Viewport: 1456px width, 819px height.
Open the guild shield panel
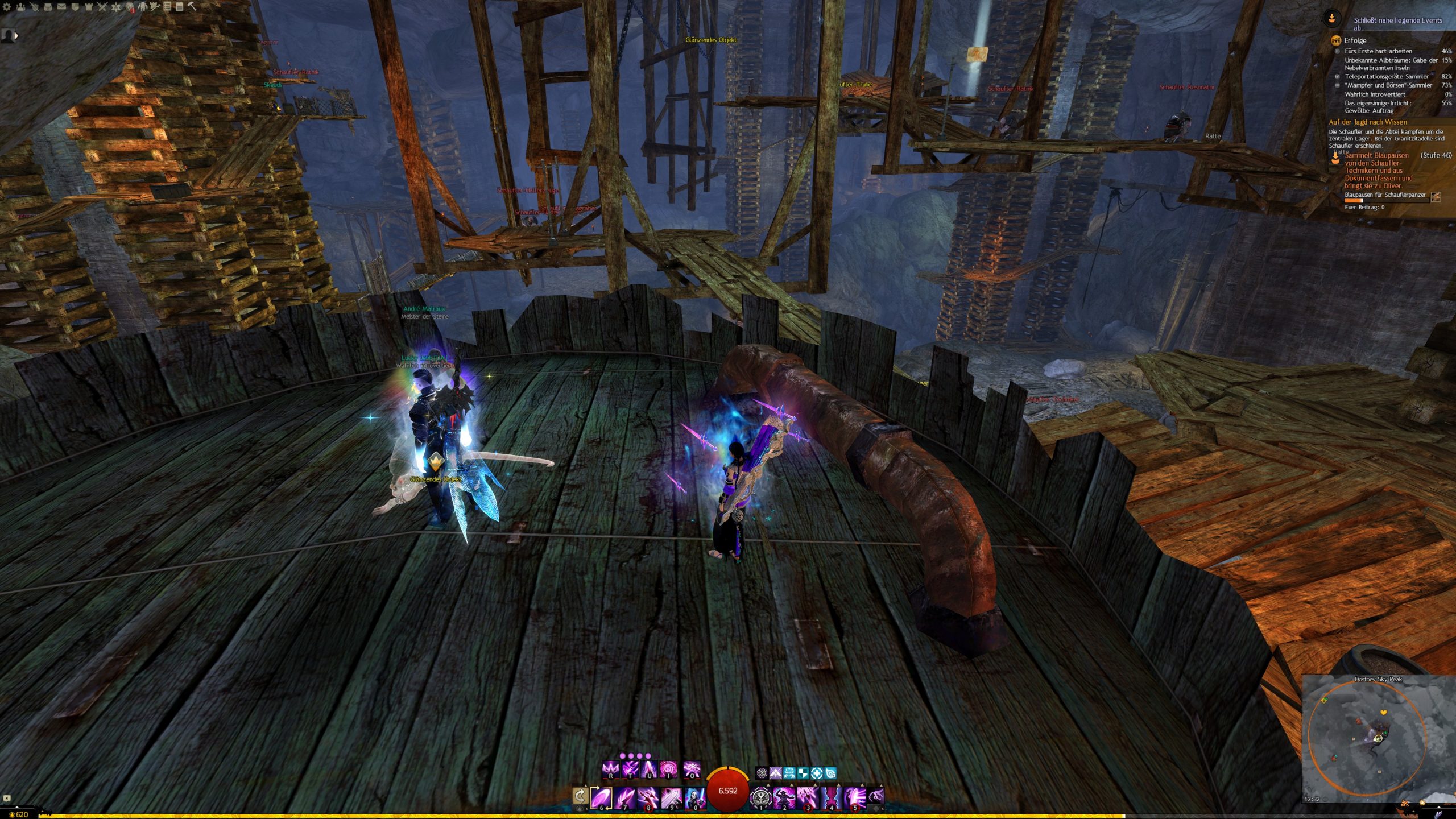coord(75,7)
